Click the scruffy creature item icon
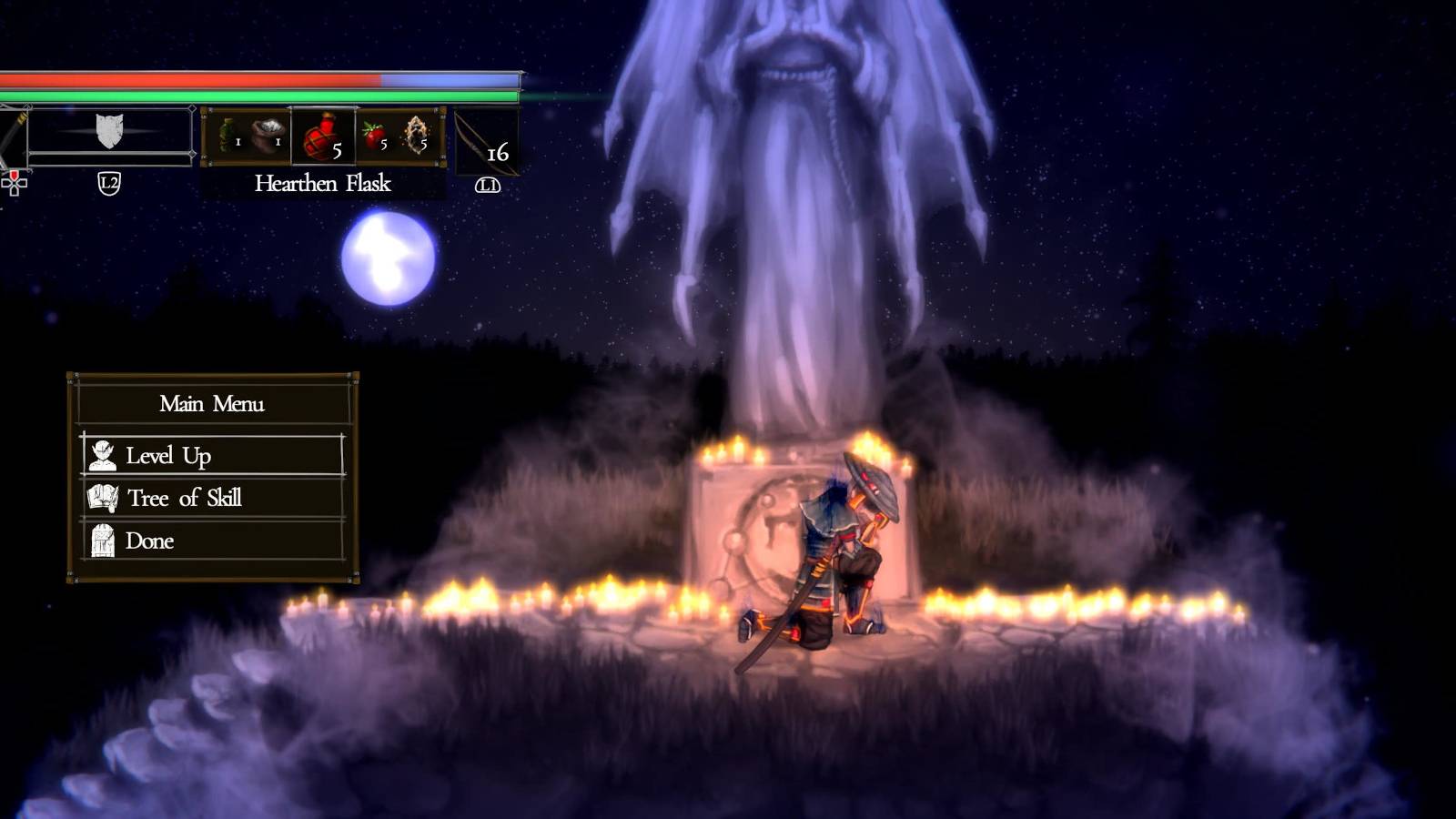Screen dimensions: 1456x819 [x=417, y=136]
